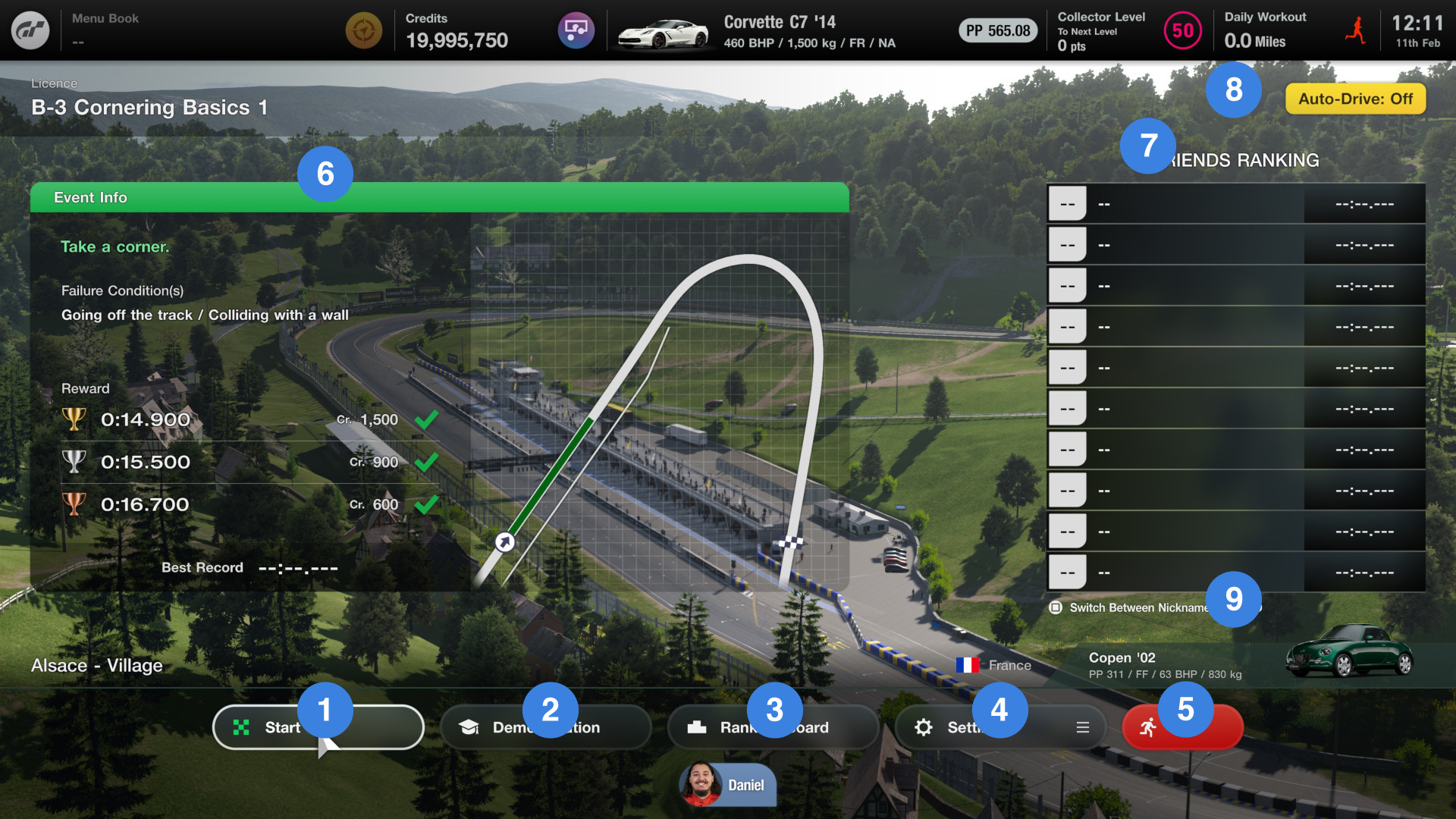The width and height of the screenshot is (1456, 819).
Task: Click the Credits compass icon
Action: click(363, 30)
